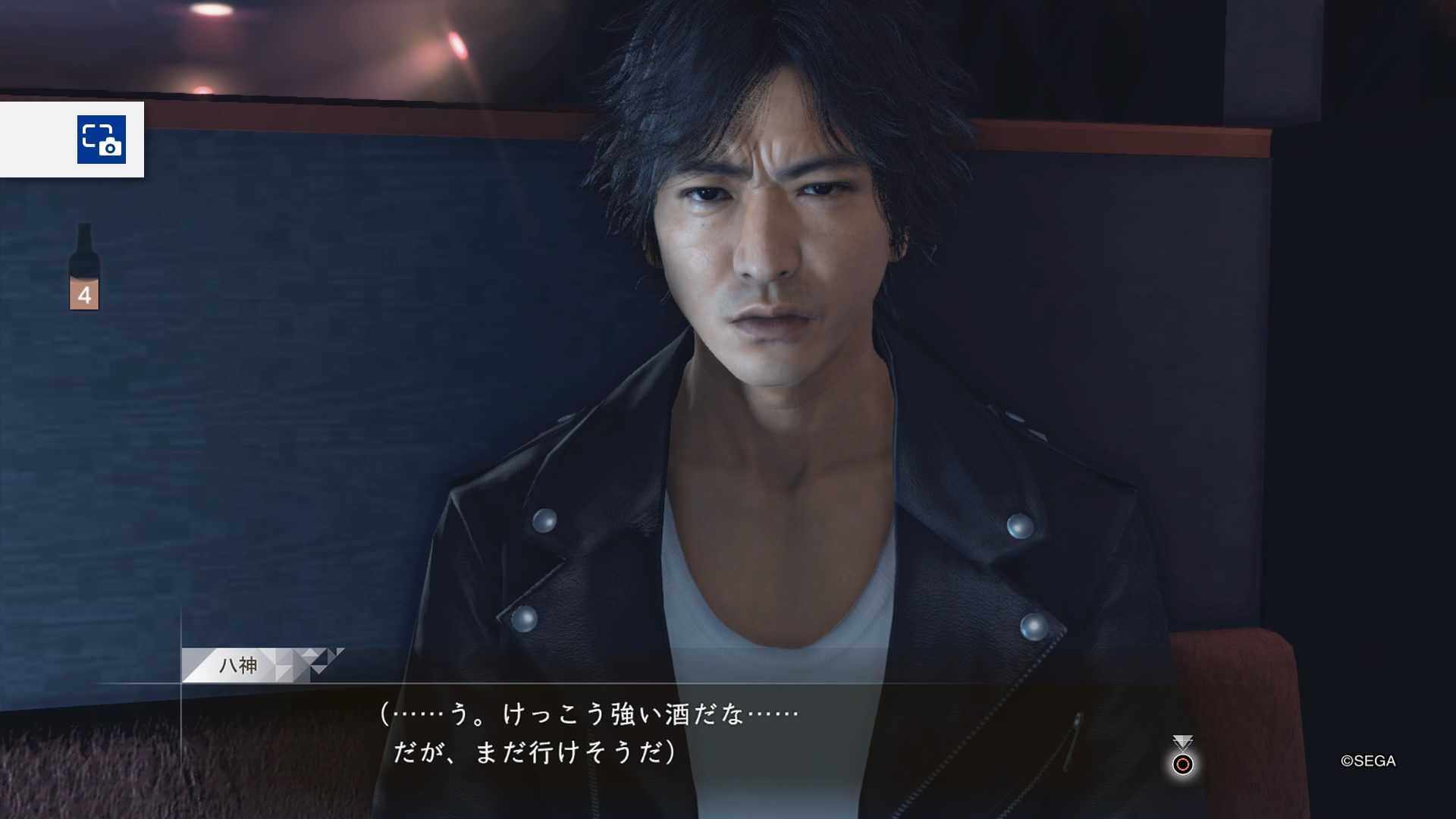Select the liquor bottle counter icon
The width and height of the screenshot is (1456, 819).
point(84,267)
